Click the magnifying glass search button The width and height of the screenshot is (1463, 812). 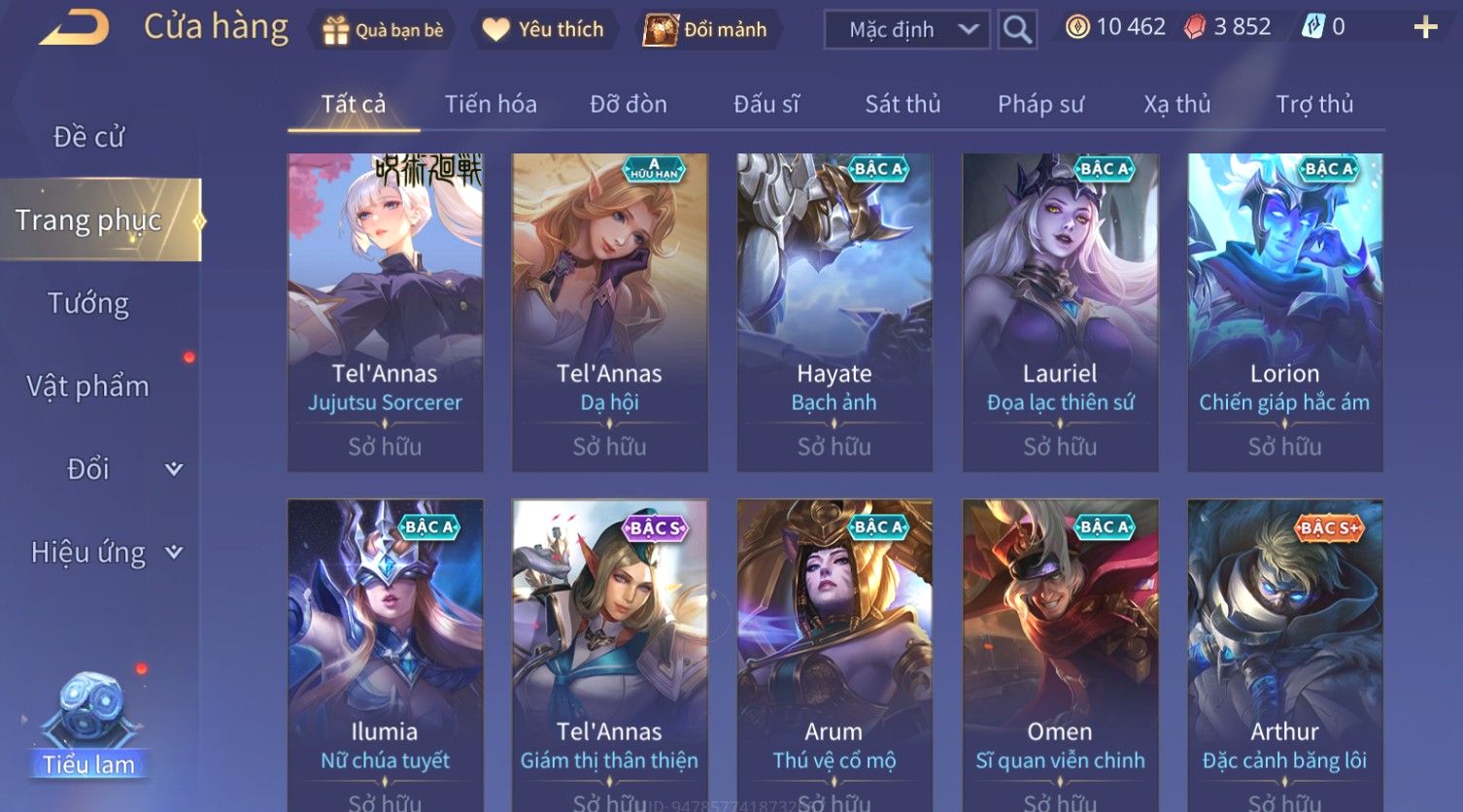click(1017, 30)
